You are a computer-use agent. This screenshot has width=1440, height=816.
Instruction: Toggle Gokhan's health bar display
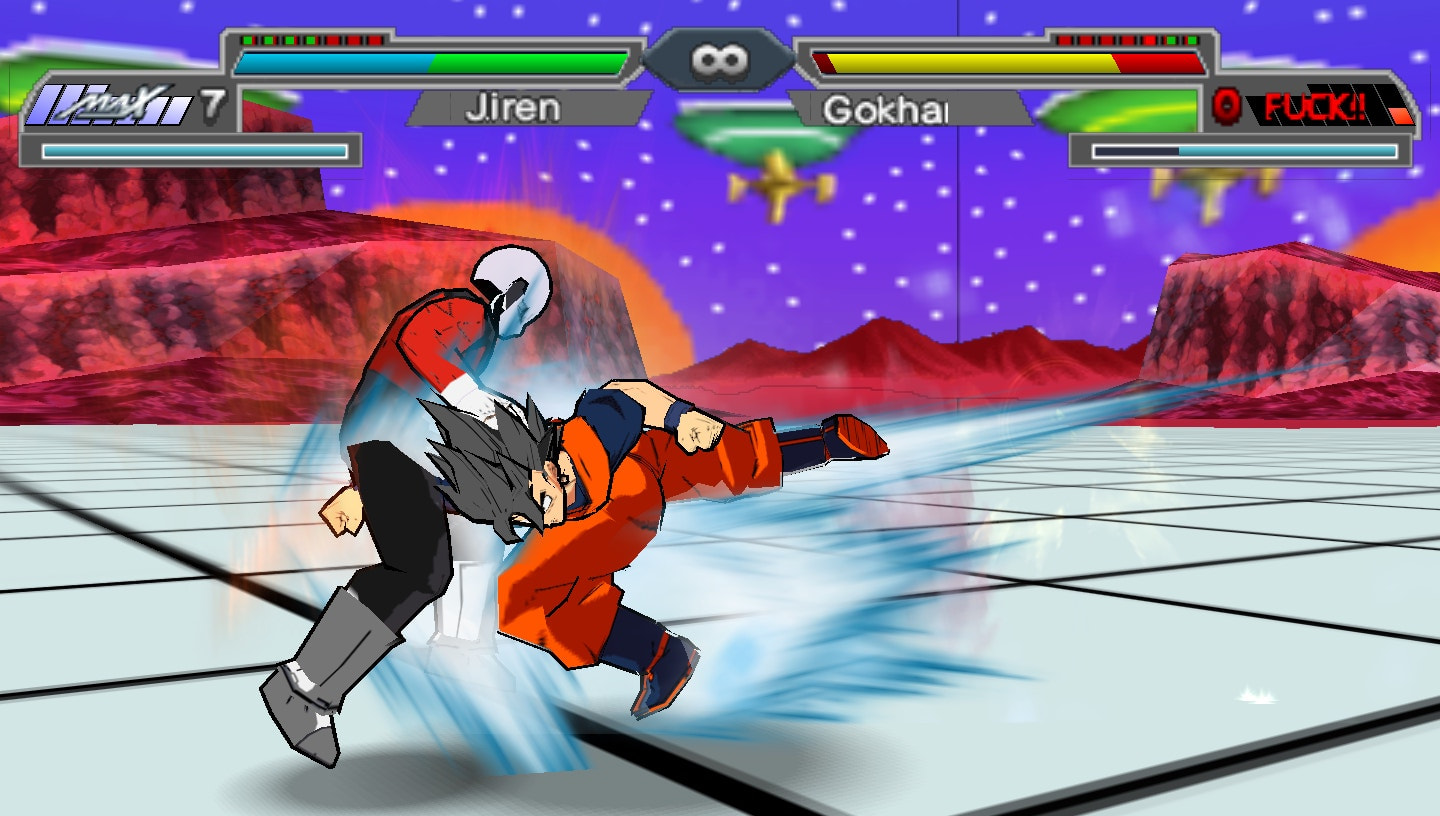[1010, 60]
